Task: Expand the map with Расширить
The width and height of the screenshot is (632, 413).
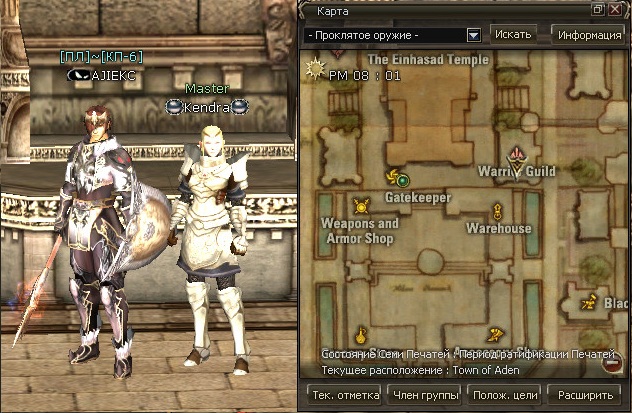Action: point(584,395)
